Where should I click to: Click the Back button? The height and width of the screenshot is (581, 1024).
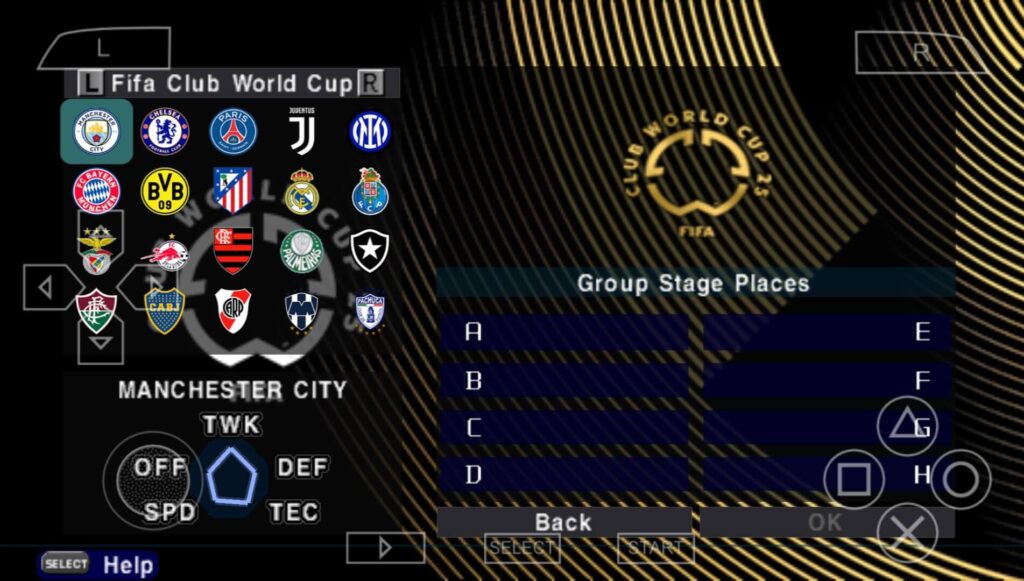(564, 522)
